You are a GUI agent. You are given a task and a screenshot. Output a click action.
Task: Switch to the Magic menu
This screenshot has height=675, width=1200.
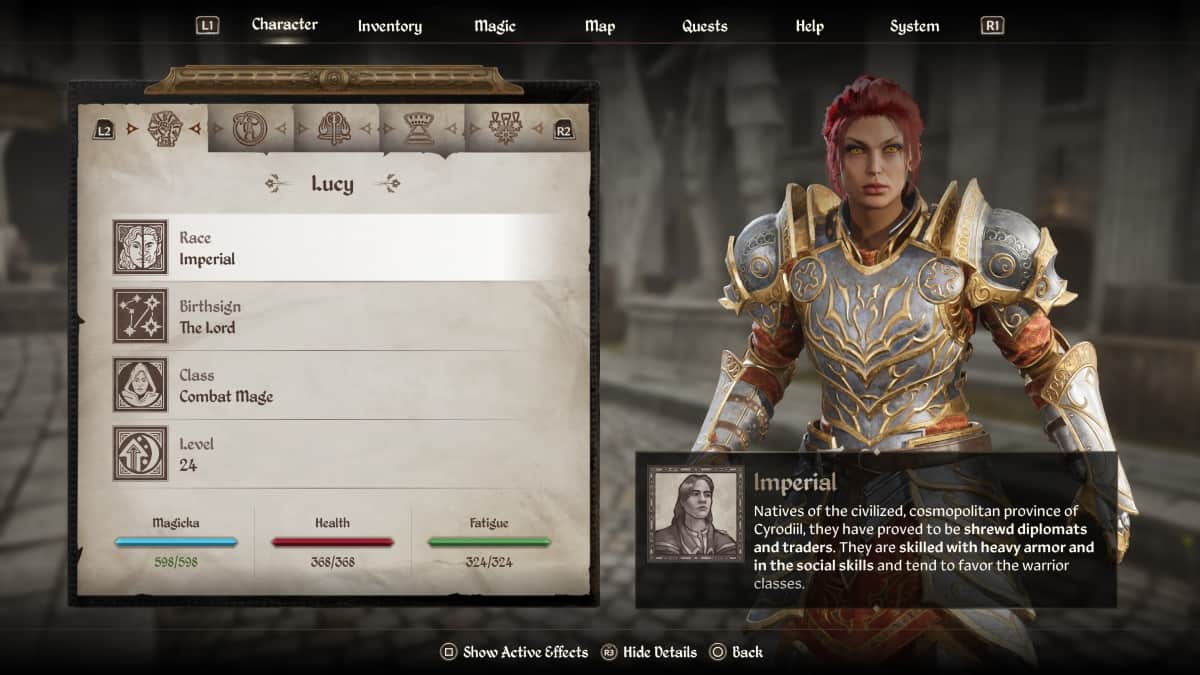point(495,26)
